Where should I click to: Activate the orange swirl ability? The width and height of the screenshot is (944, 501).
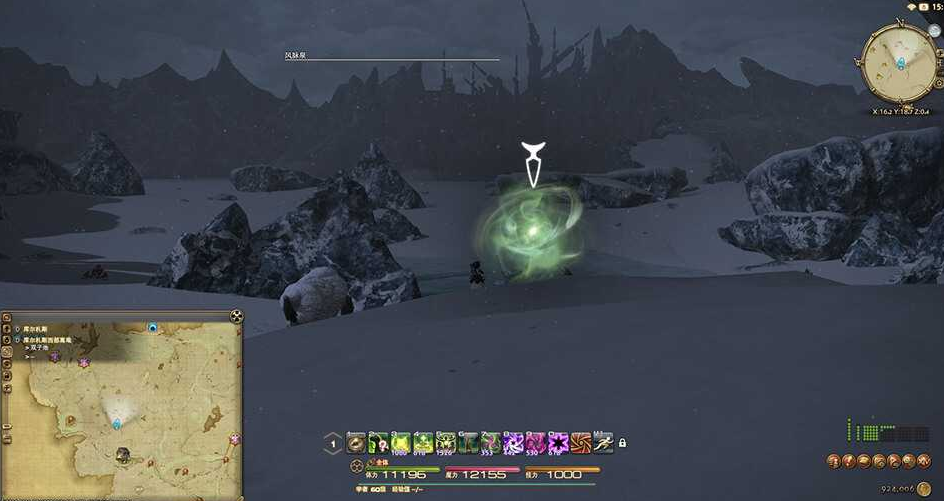[580, 442]
